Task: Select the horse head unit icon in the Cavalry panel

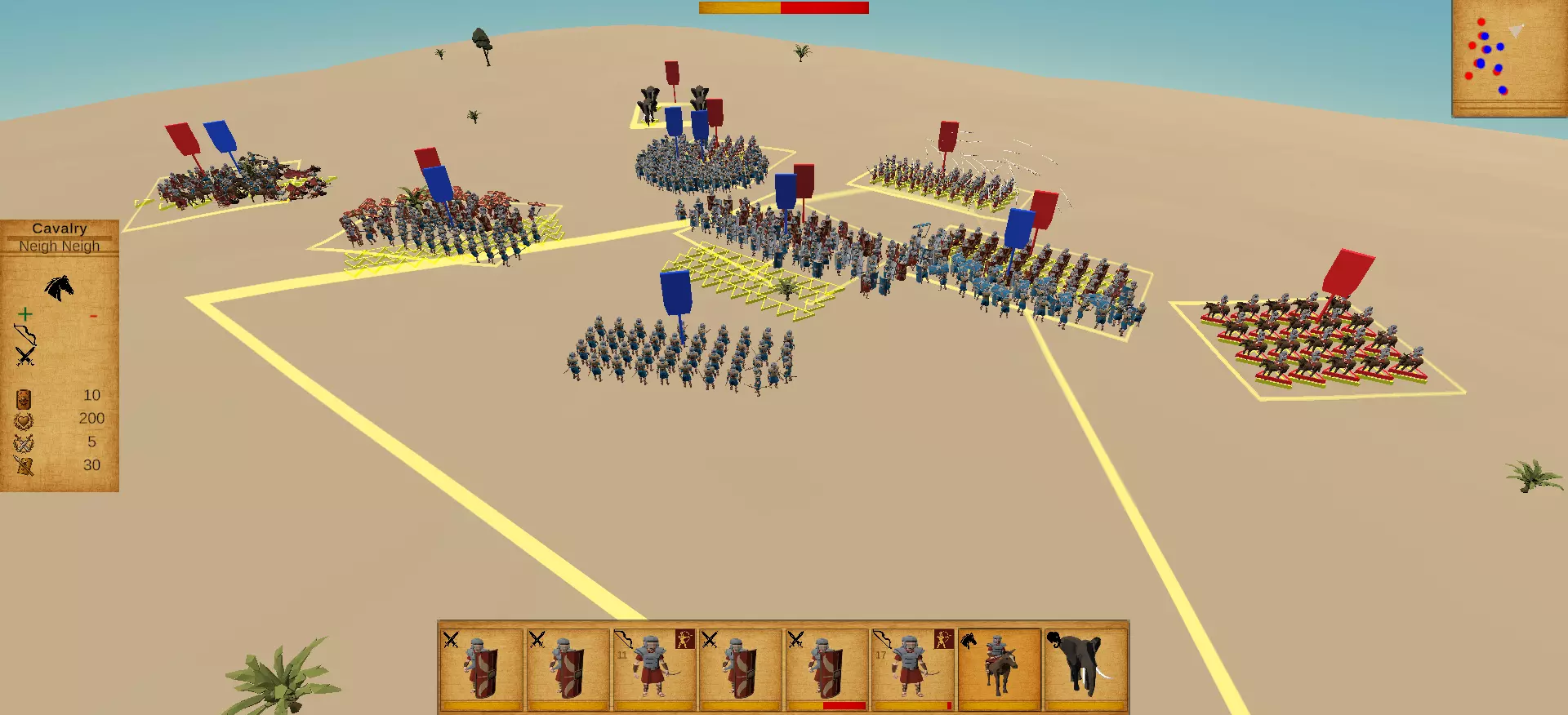Action: (x=59, y=286)
